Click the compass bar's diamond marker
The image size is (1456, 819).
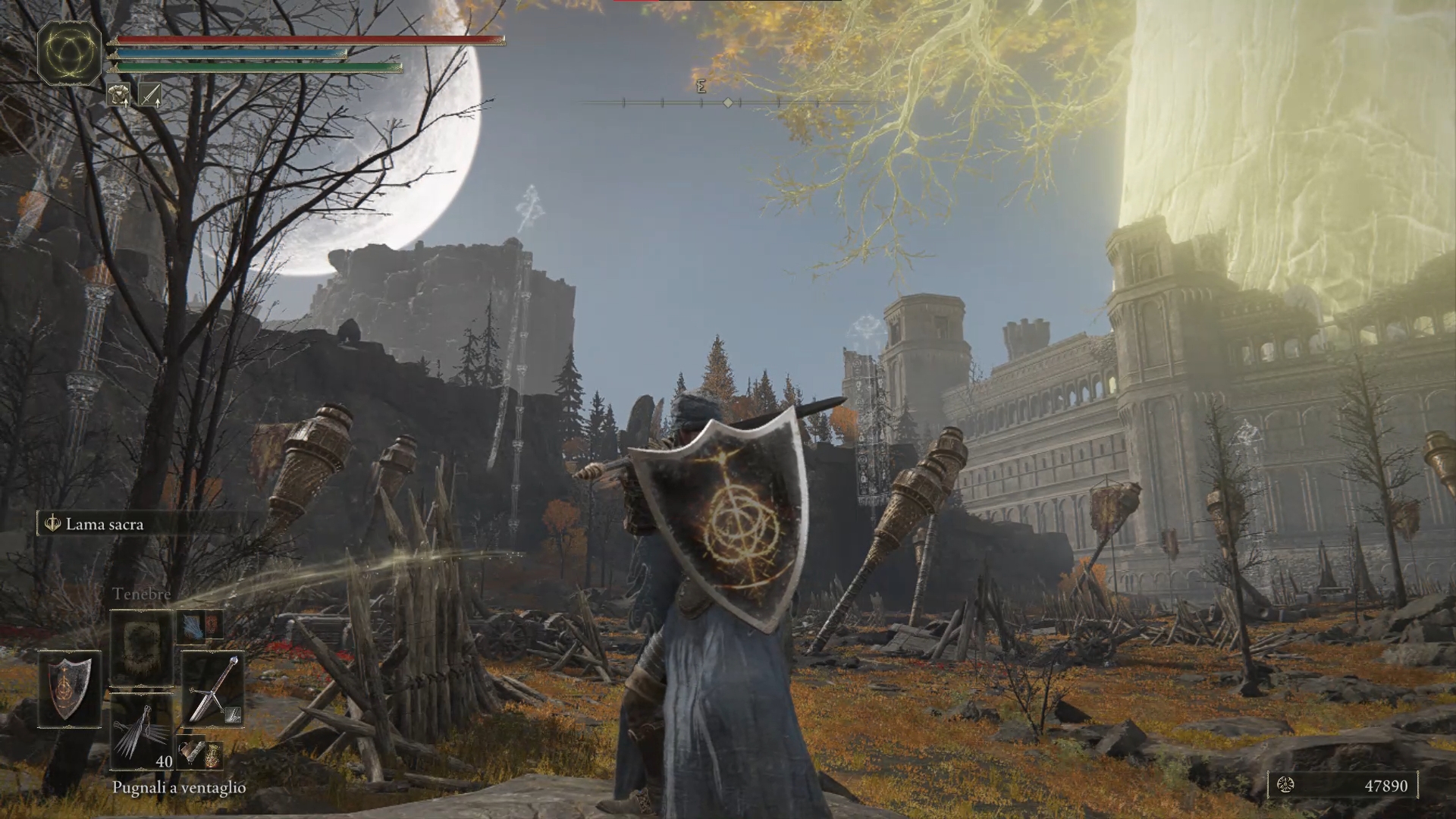click(728, 102)
